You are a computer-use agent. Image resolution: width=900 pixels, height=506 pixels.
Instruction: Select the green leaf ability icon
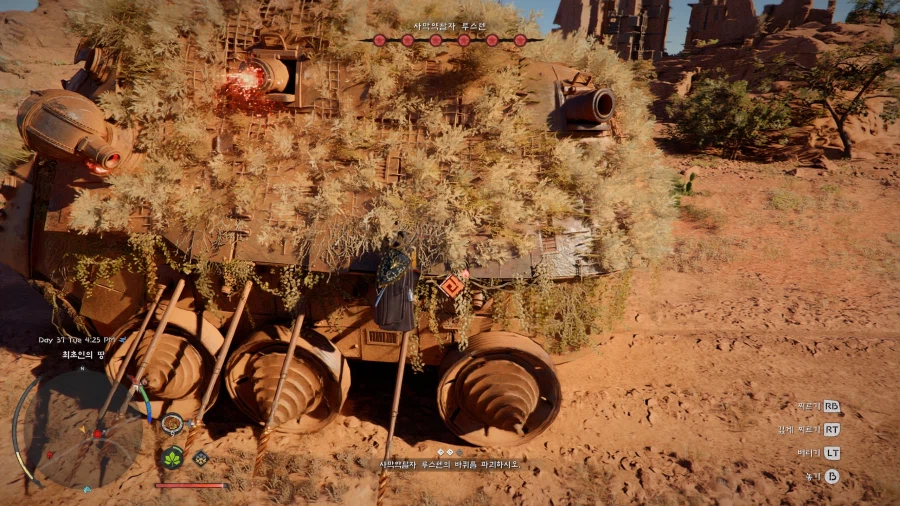coord(172,458)
